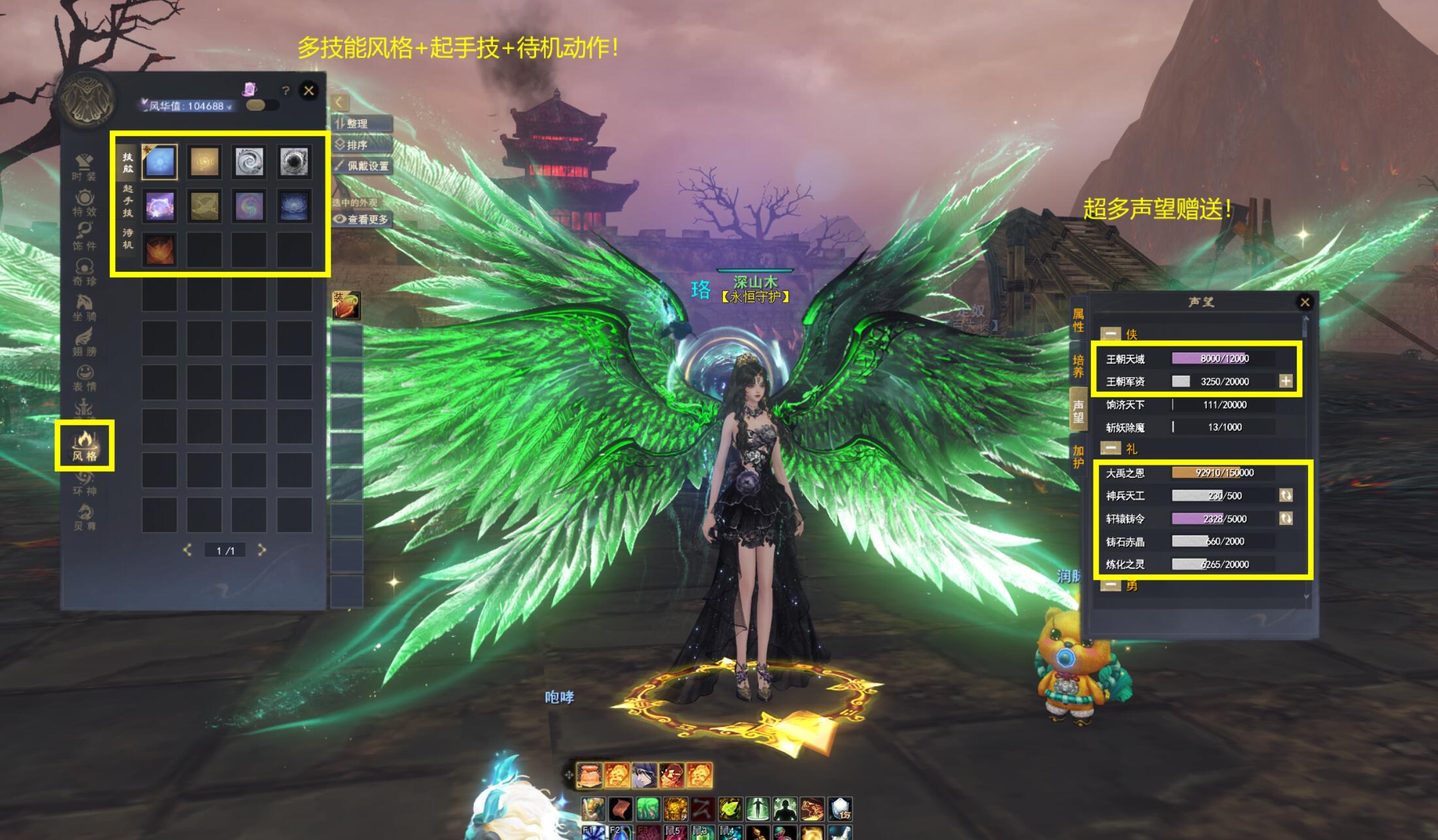This screenshot has height=840, width=1438.
Task: Click 查看更多 to view more
Action: tap(362, 220)
